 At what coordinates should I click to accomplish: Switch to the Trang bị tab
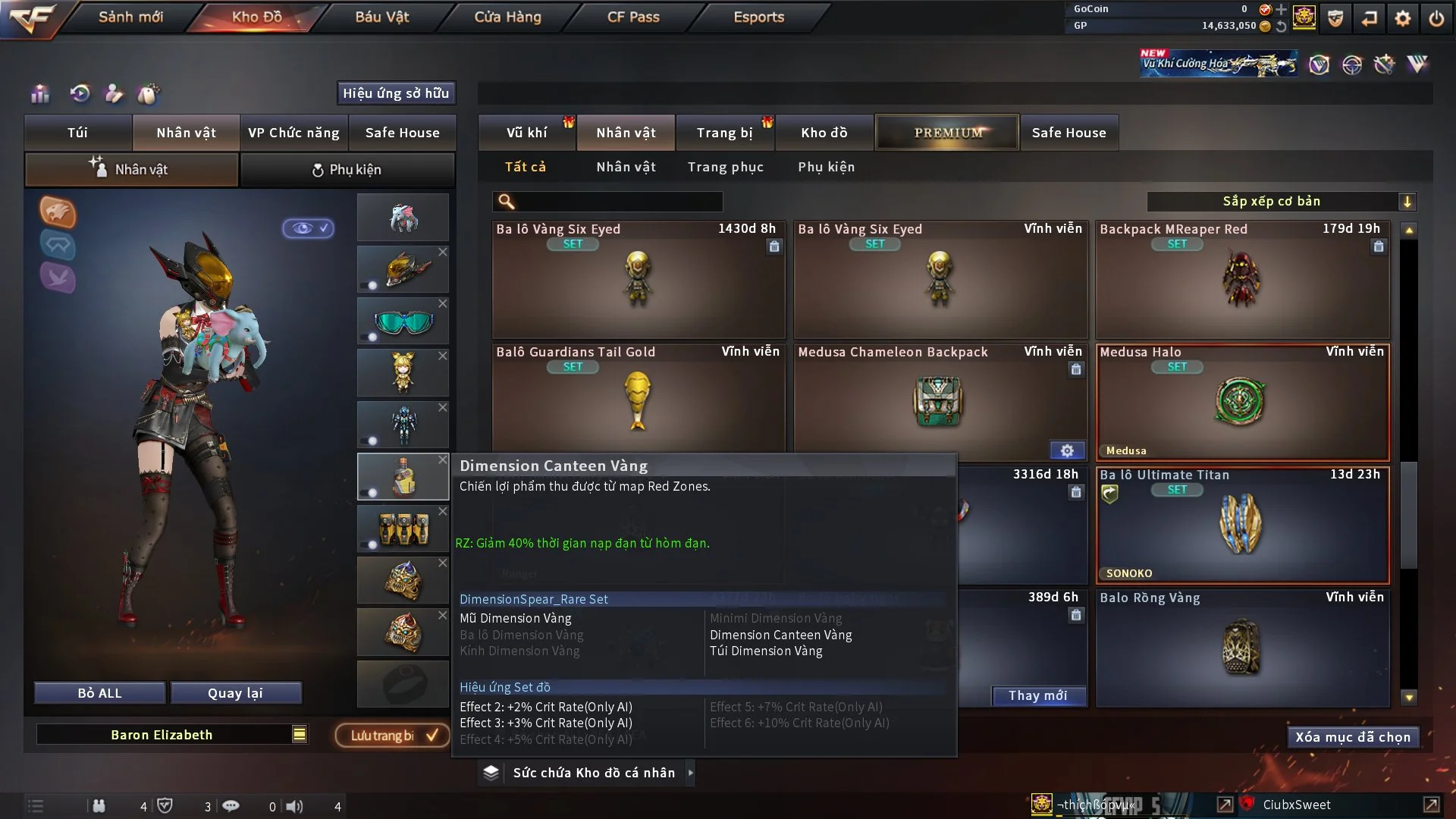tap(724, 133)
